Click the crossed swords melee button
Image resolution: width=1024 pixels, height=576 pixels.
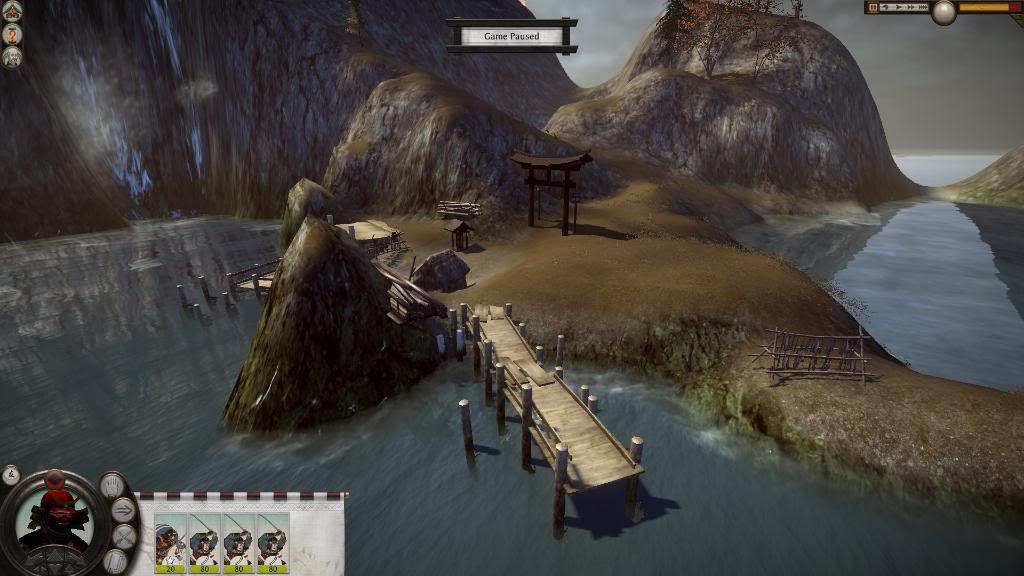coord(124,536)
